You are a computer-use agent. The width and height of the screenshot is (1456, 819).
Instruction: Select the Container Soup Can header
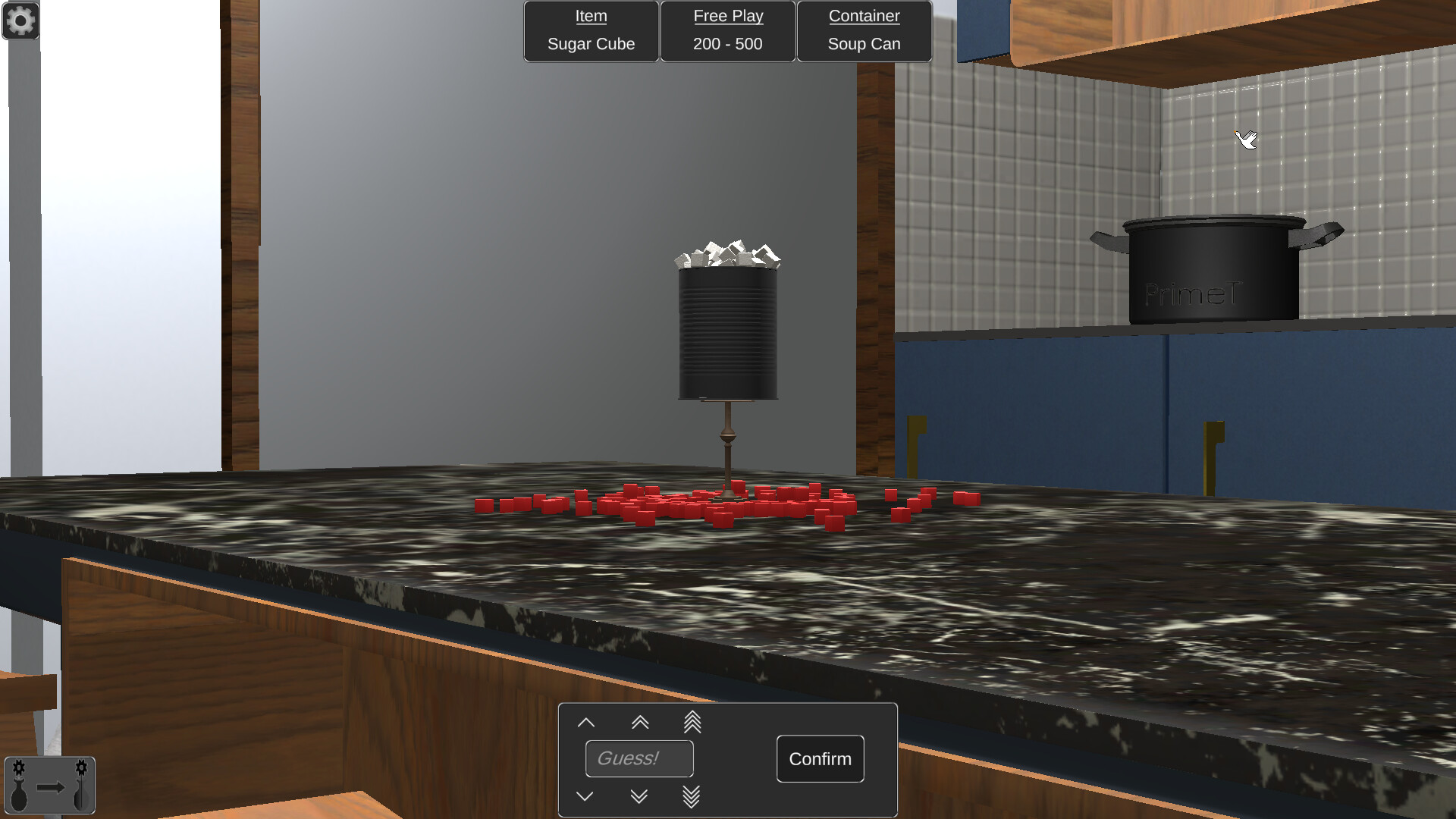864,16
